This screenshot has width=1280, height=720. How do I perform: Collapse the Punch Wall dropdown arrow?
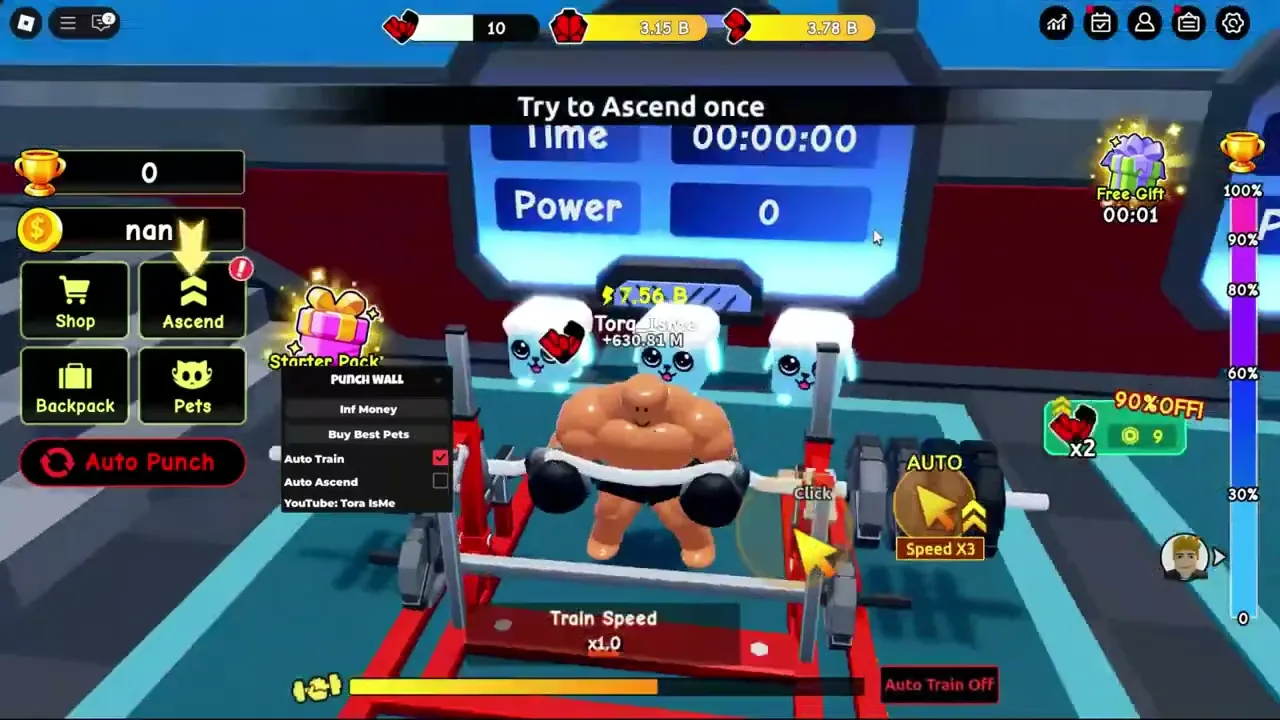coord(437,380)
